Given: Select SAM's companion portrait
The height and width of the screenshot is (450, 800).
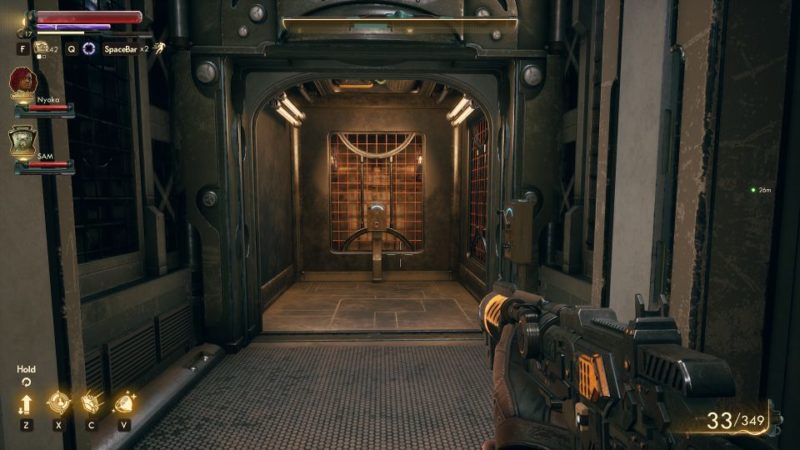Looking at the screenshot, I should point(23,139).
